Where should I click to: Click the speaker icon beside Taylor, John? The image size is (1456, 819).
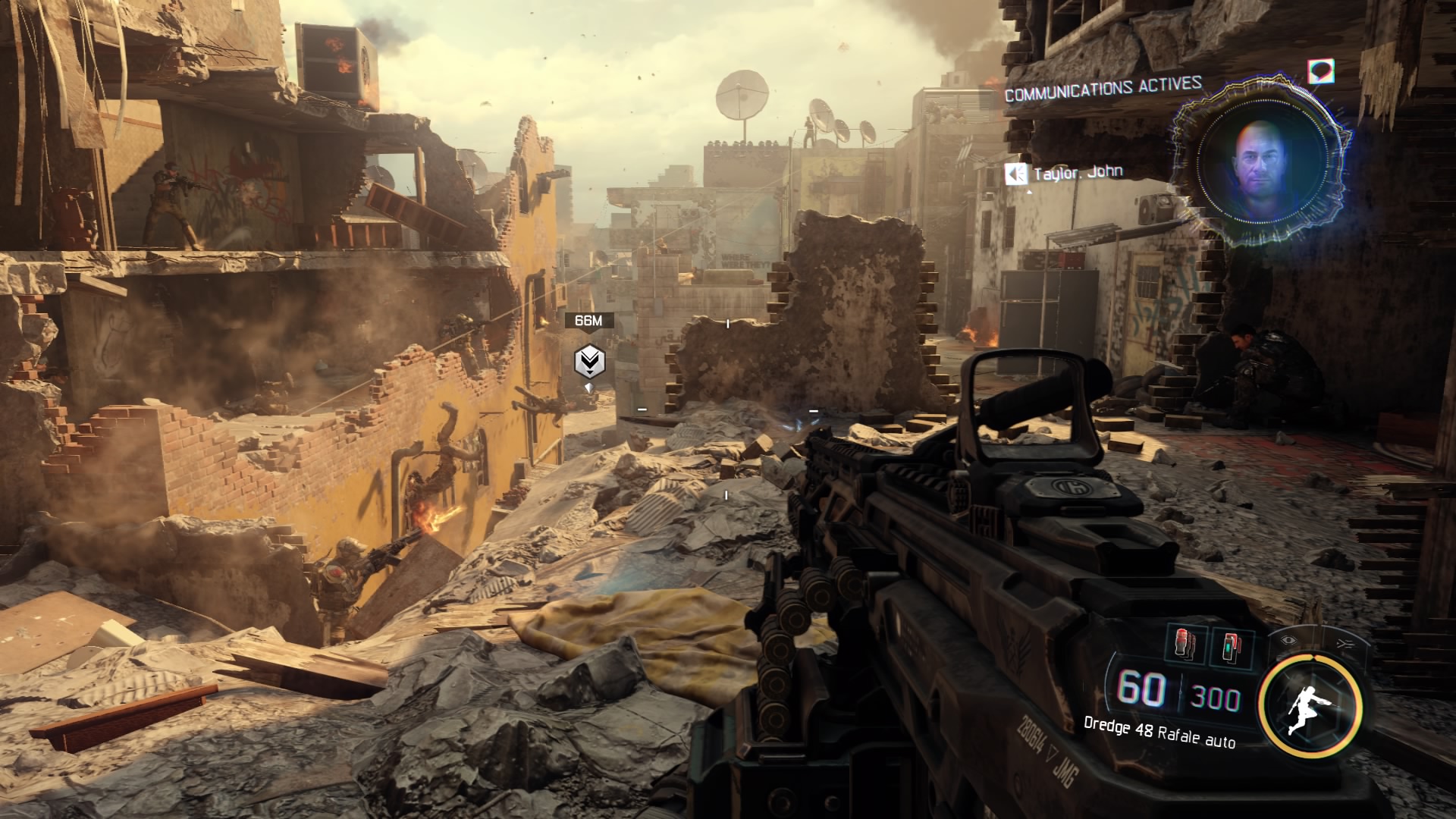pos(1015,175)
